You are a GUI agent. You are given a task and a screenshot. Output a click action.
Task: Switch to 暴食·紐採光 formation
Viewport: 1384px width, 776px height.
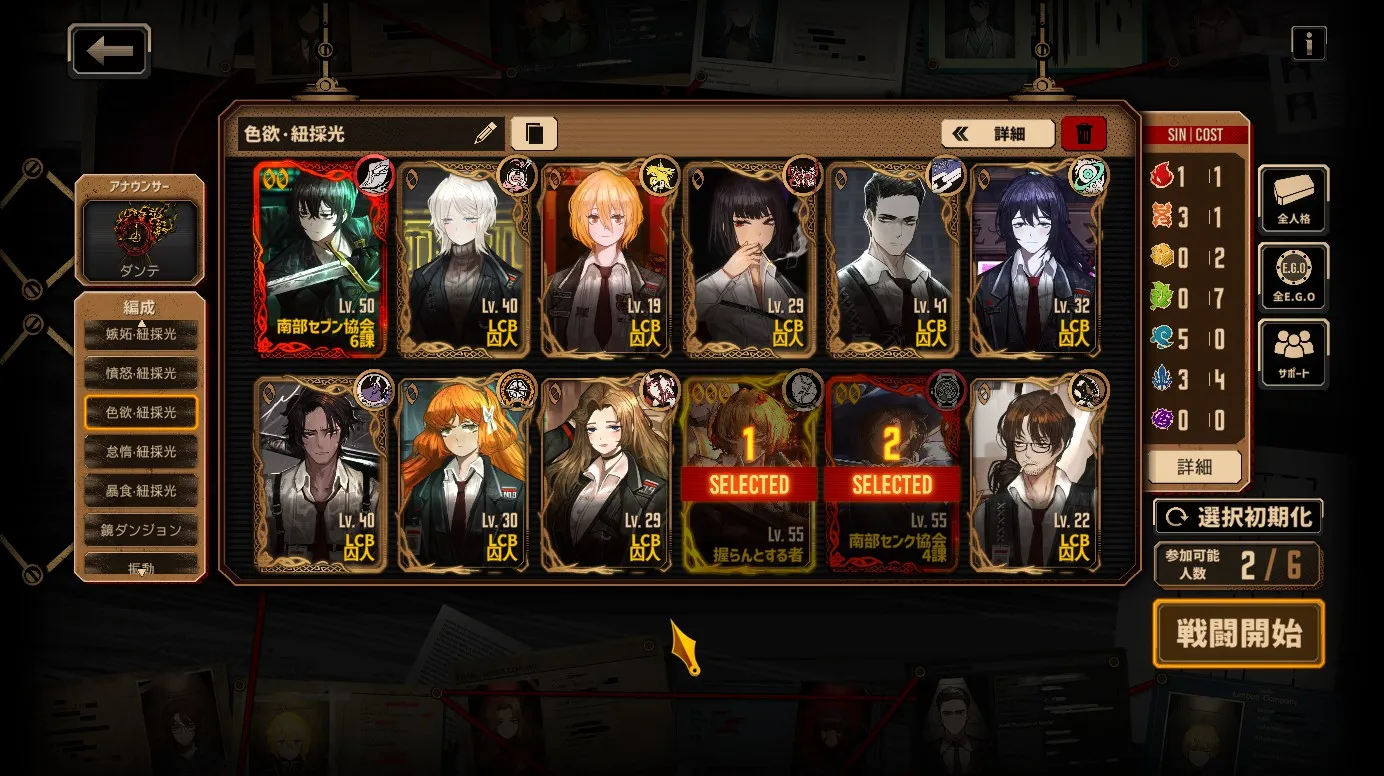tap(141, 491)
